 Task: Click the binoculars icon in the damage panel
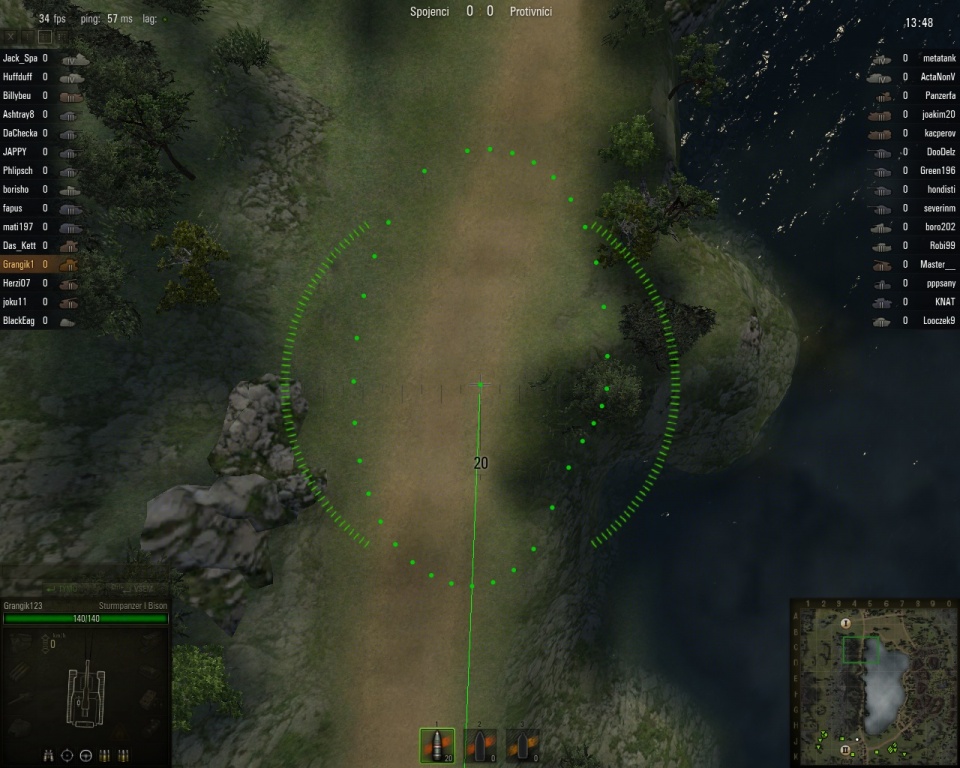point(49,755)
